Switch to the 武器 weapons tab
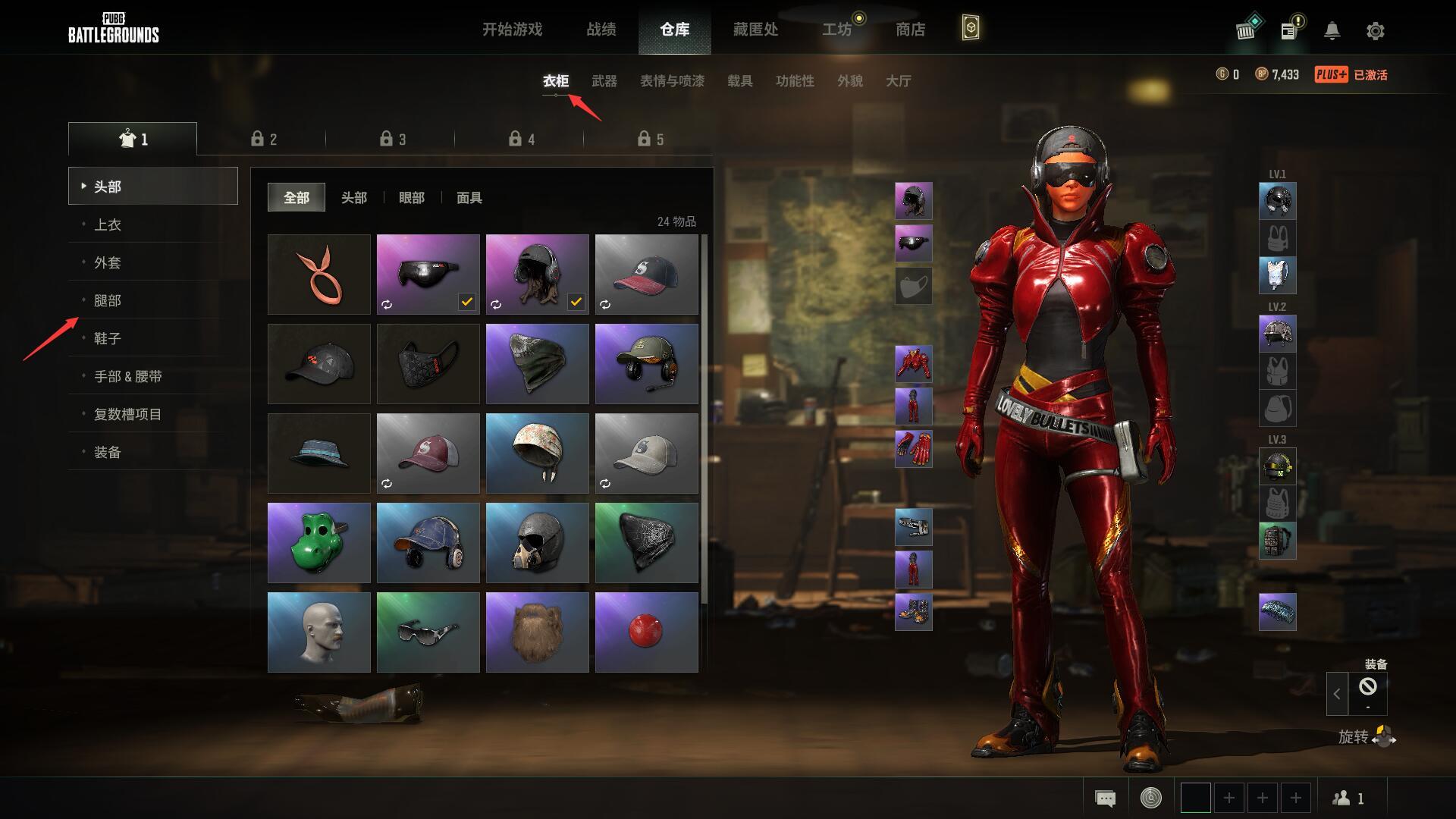The width and height of the screenshot is (1456, 819). tap(604, 81)
